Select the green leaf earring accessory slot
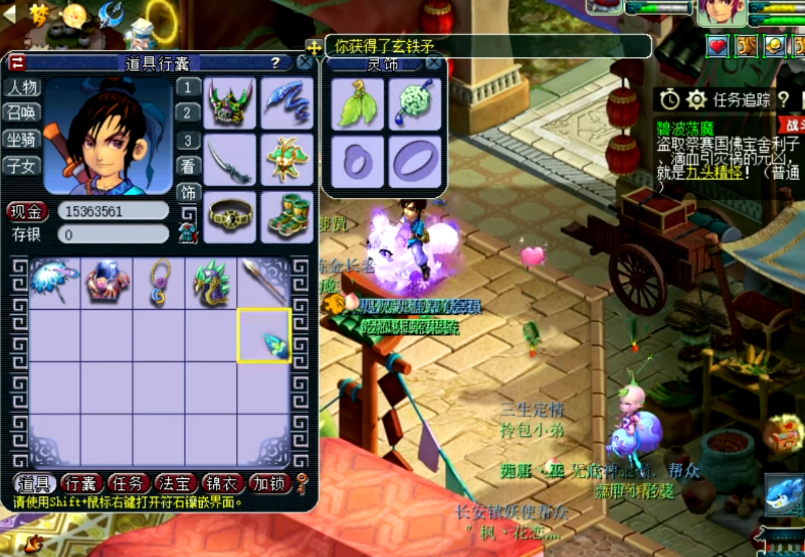 (x=353, y=104)
